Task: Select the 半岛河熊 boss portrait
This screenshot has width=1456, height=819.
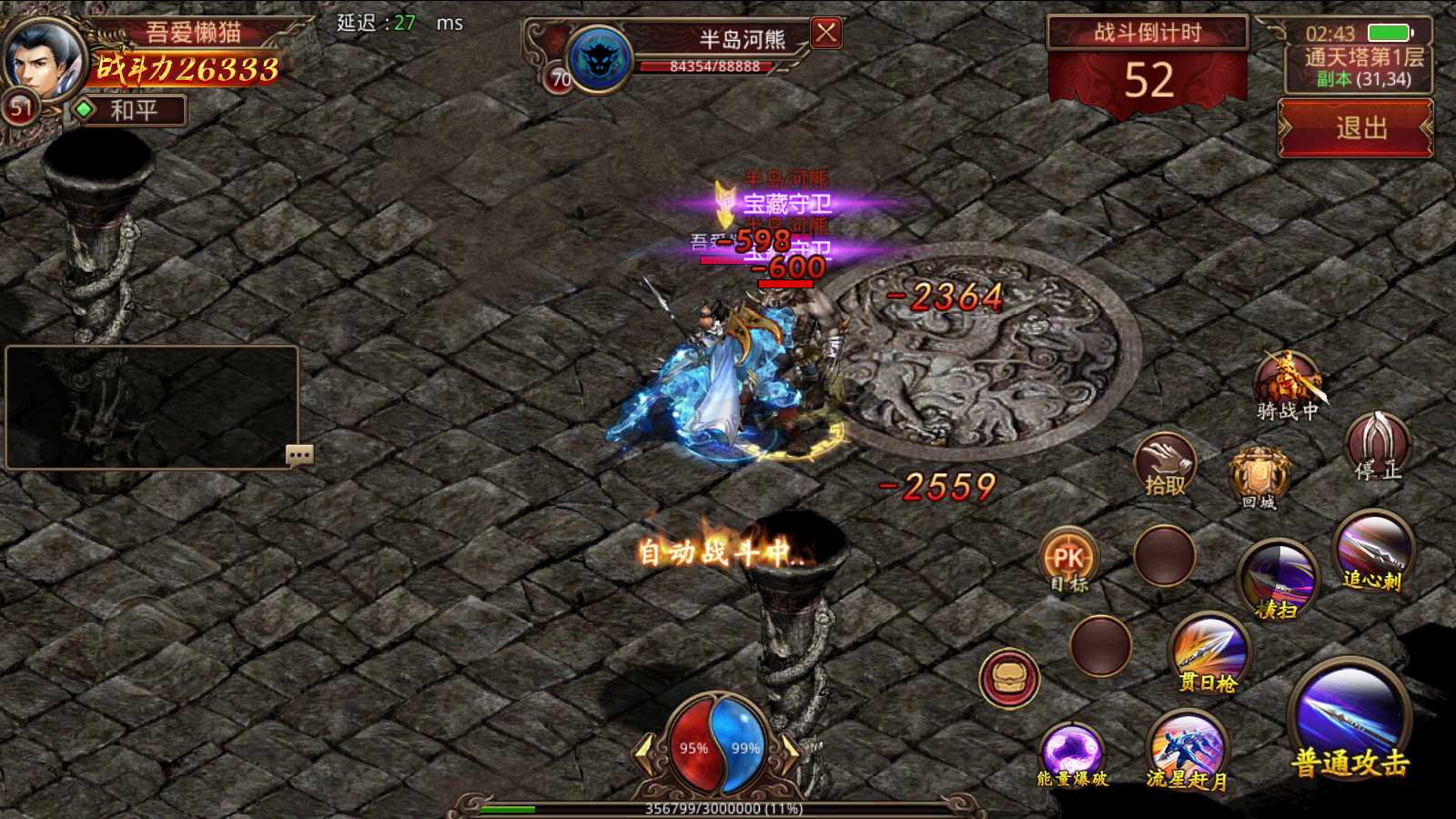Action: point(600,58)
